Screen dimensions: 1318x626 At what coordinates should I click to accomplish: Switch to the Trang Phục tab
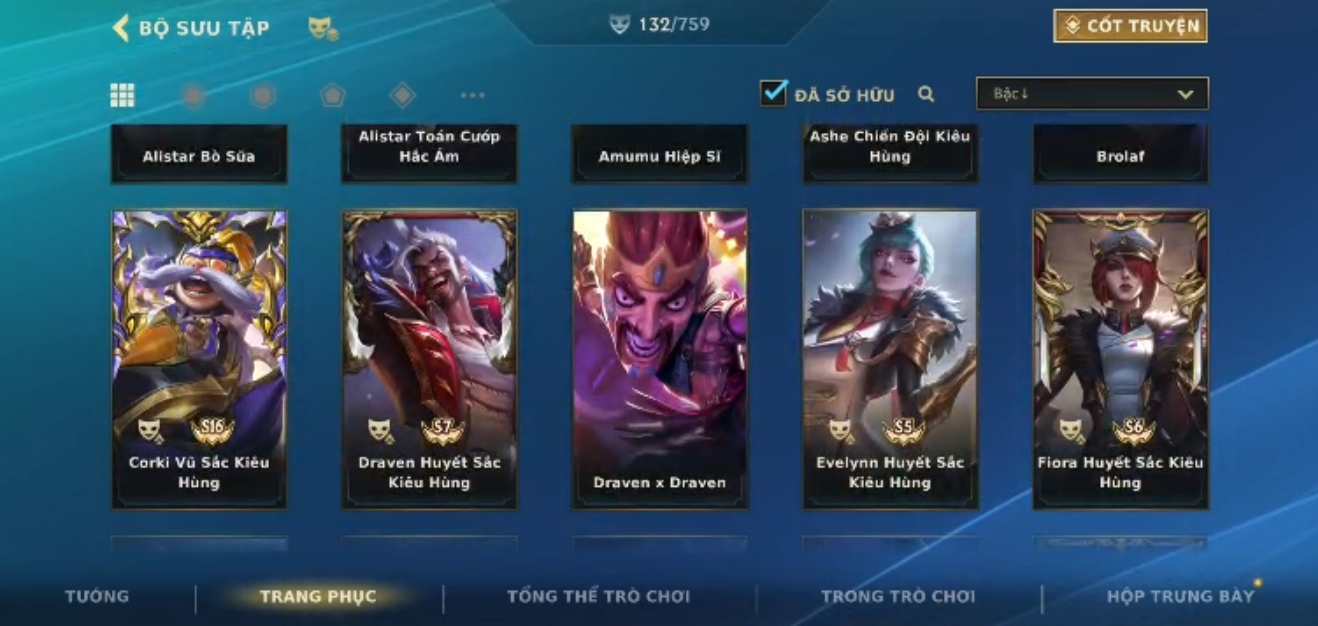[x=318, y=597]
